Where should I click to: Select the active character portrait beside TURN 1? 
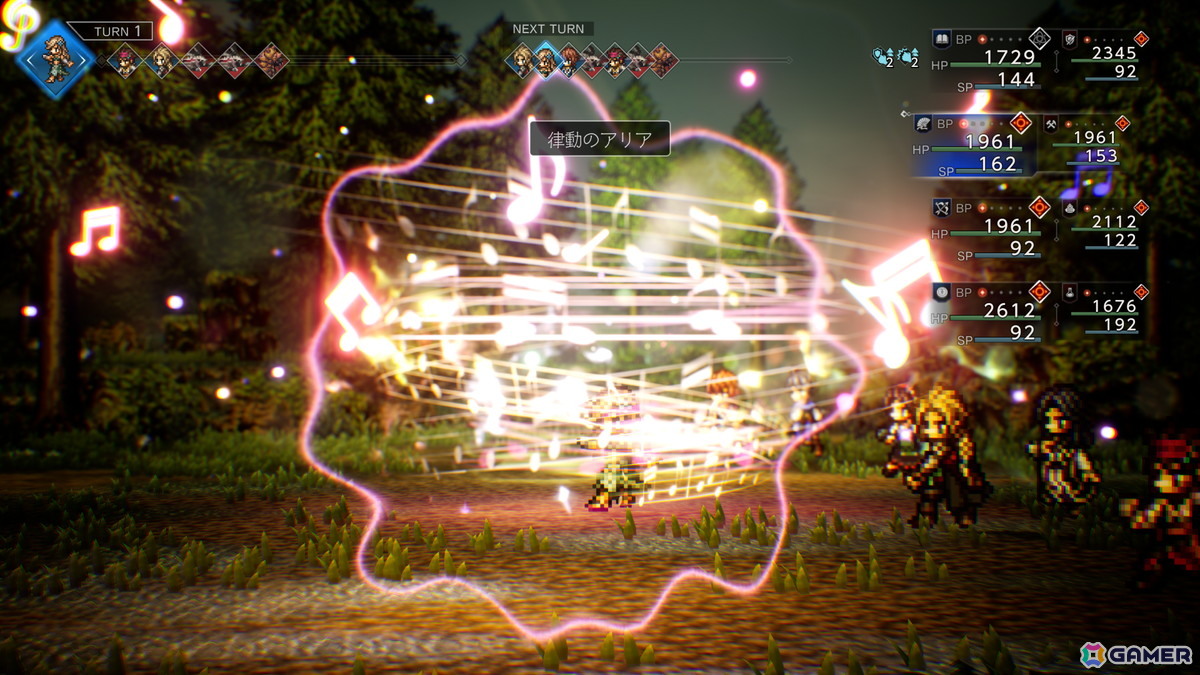(55, 58)
